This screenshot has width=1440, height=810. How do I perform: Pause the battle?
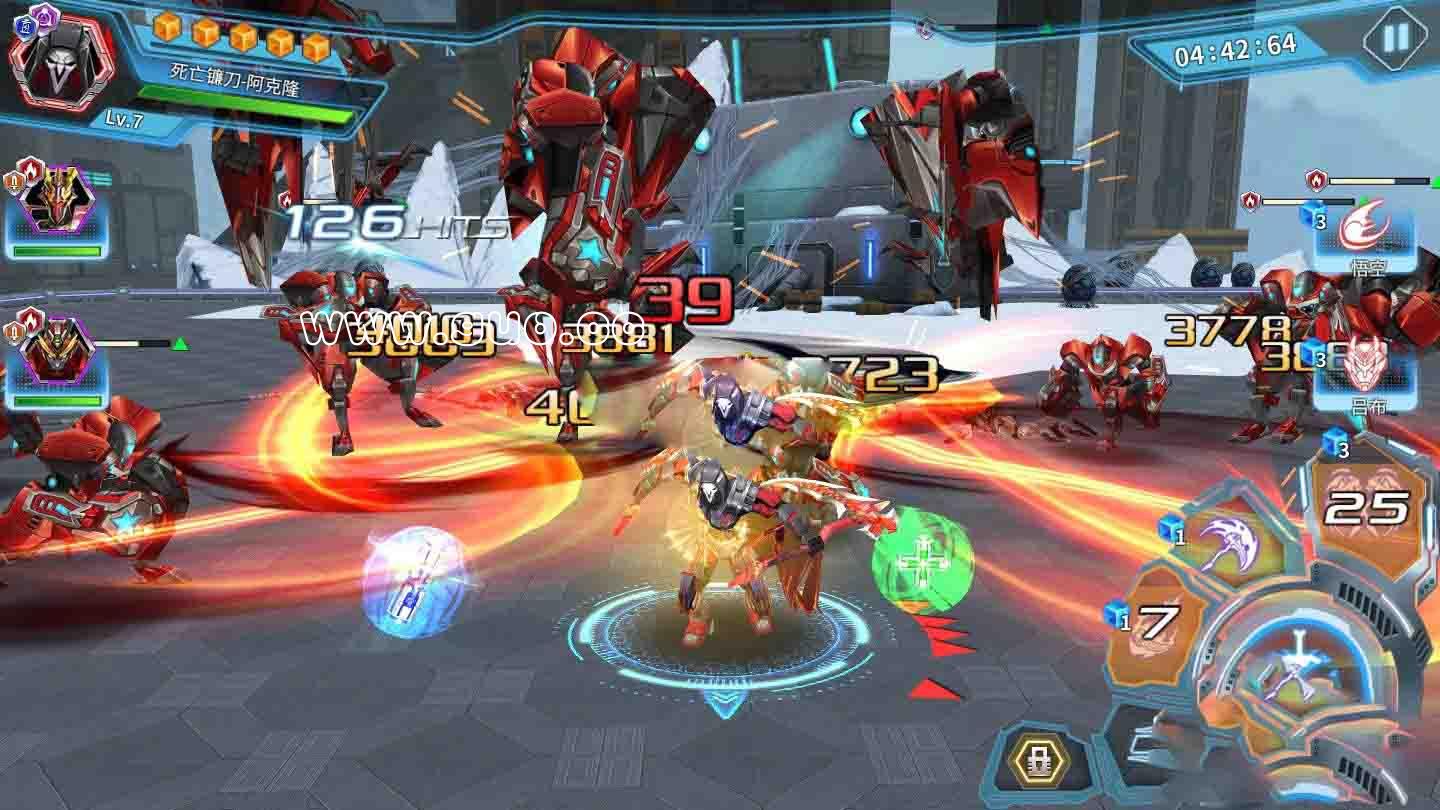(1394, 38)
